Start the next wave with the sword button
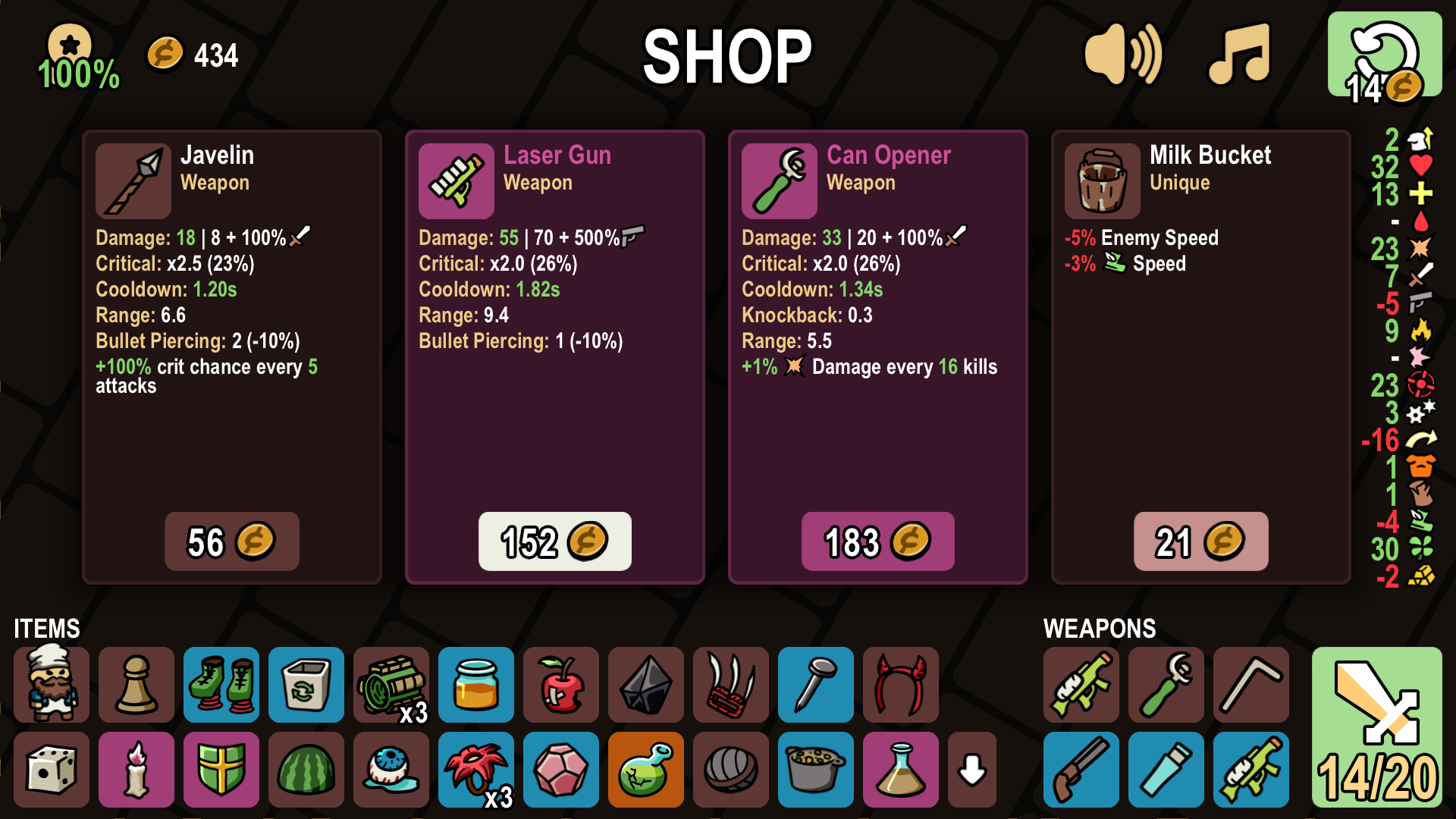The image size is (1456, 819). [x=1376, y=726]
